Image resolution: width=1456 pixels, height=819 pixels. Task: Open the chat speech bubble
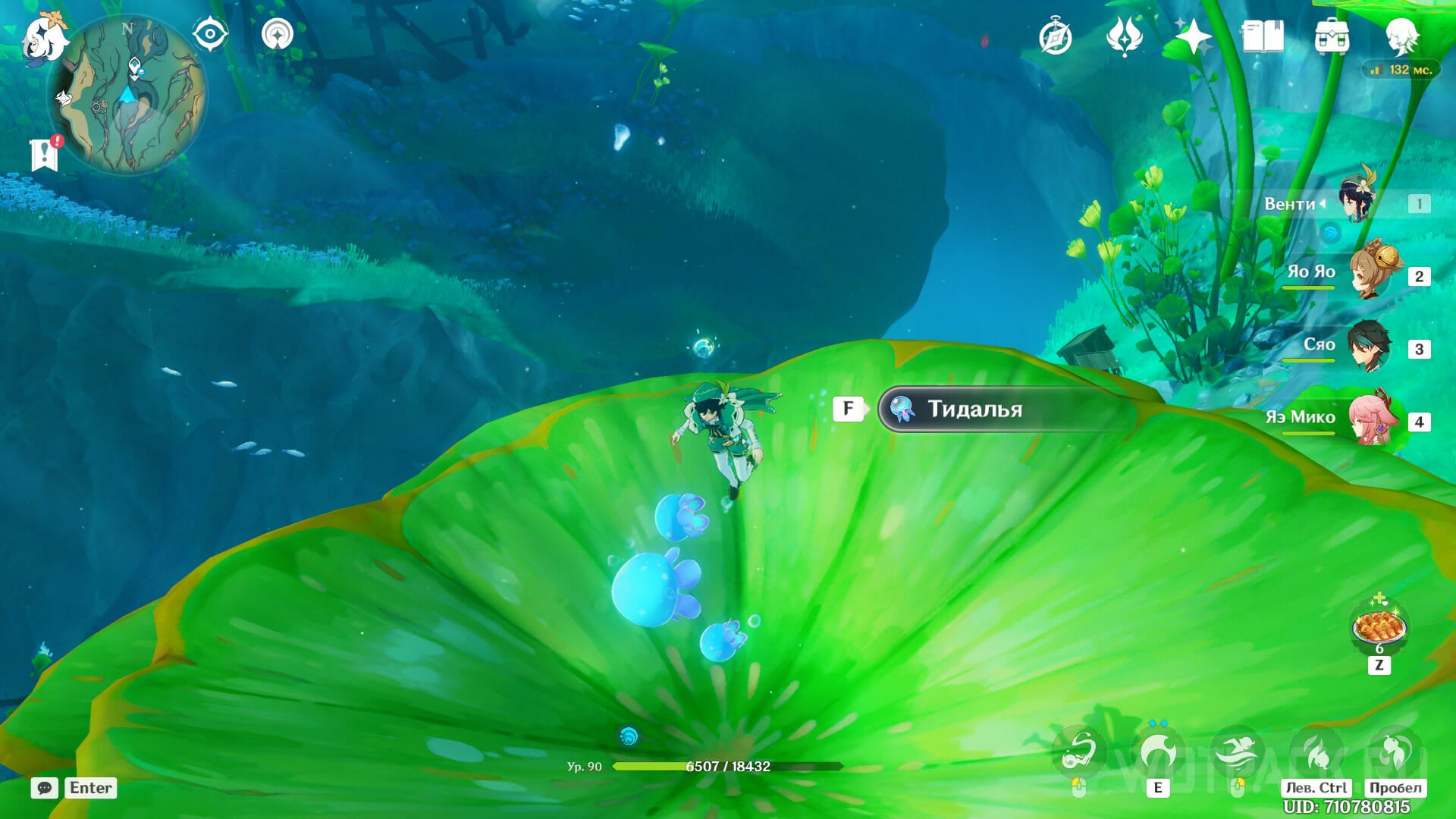44,788
